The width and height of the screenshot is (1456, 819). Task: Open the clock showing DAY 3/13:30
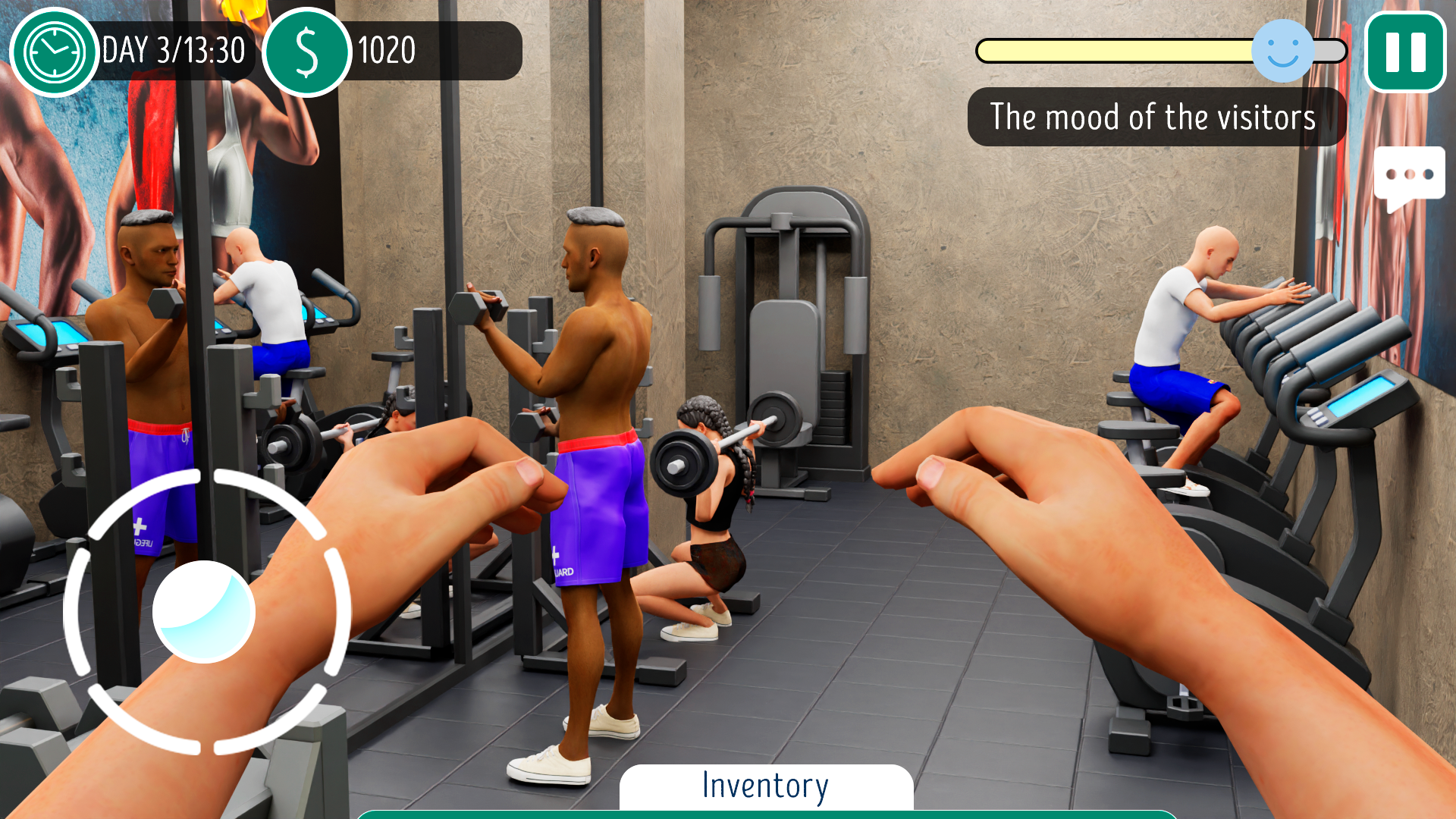[x=53, y=51]
